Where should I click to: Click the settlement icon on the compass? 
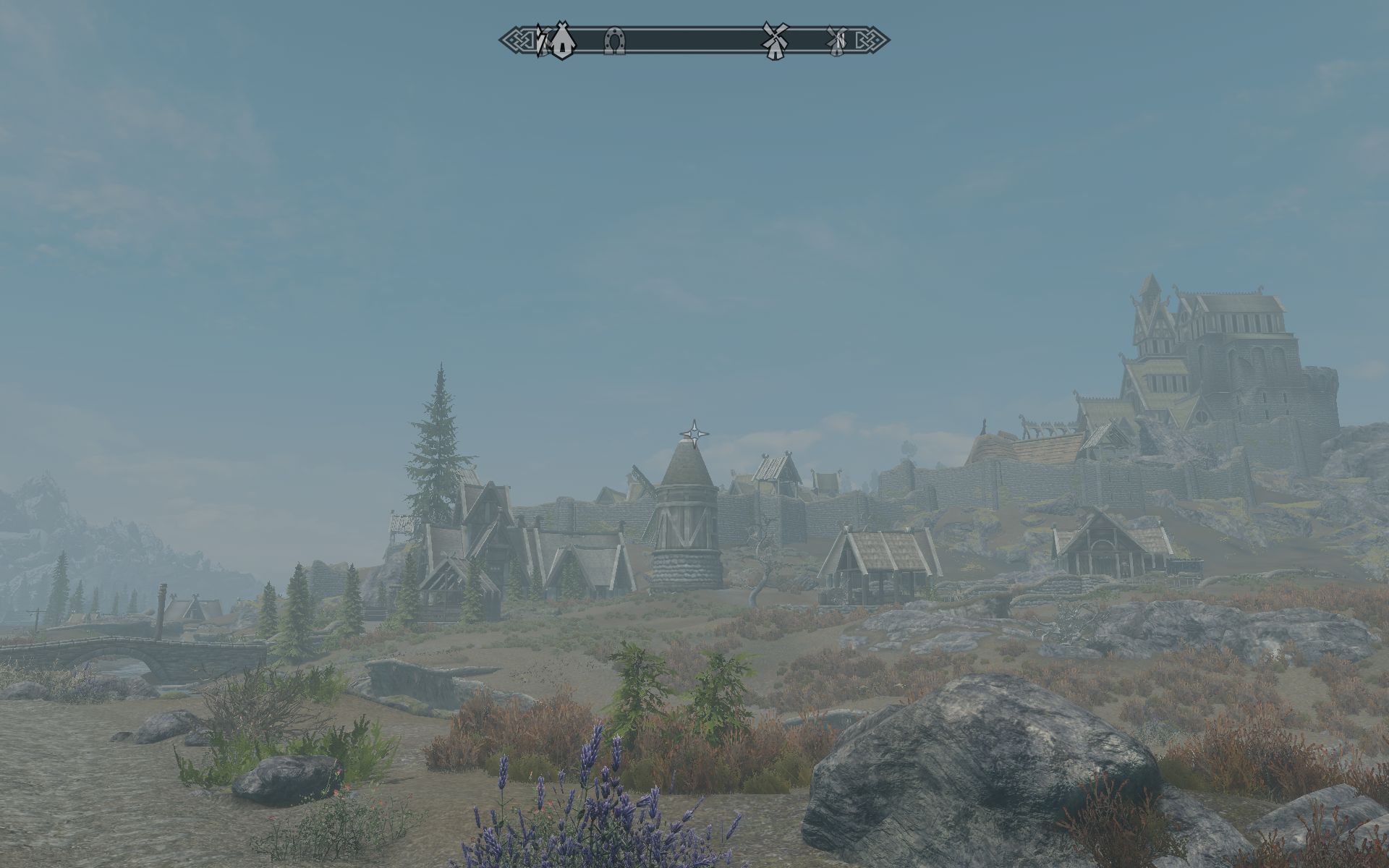click(561, 40)
